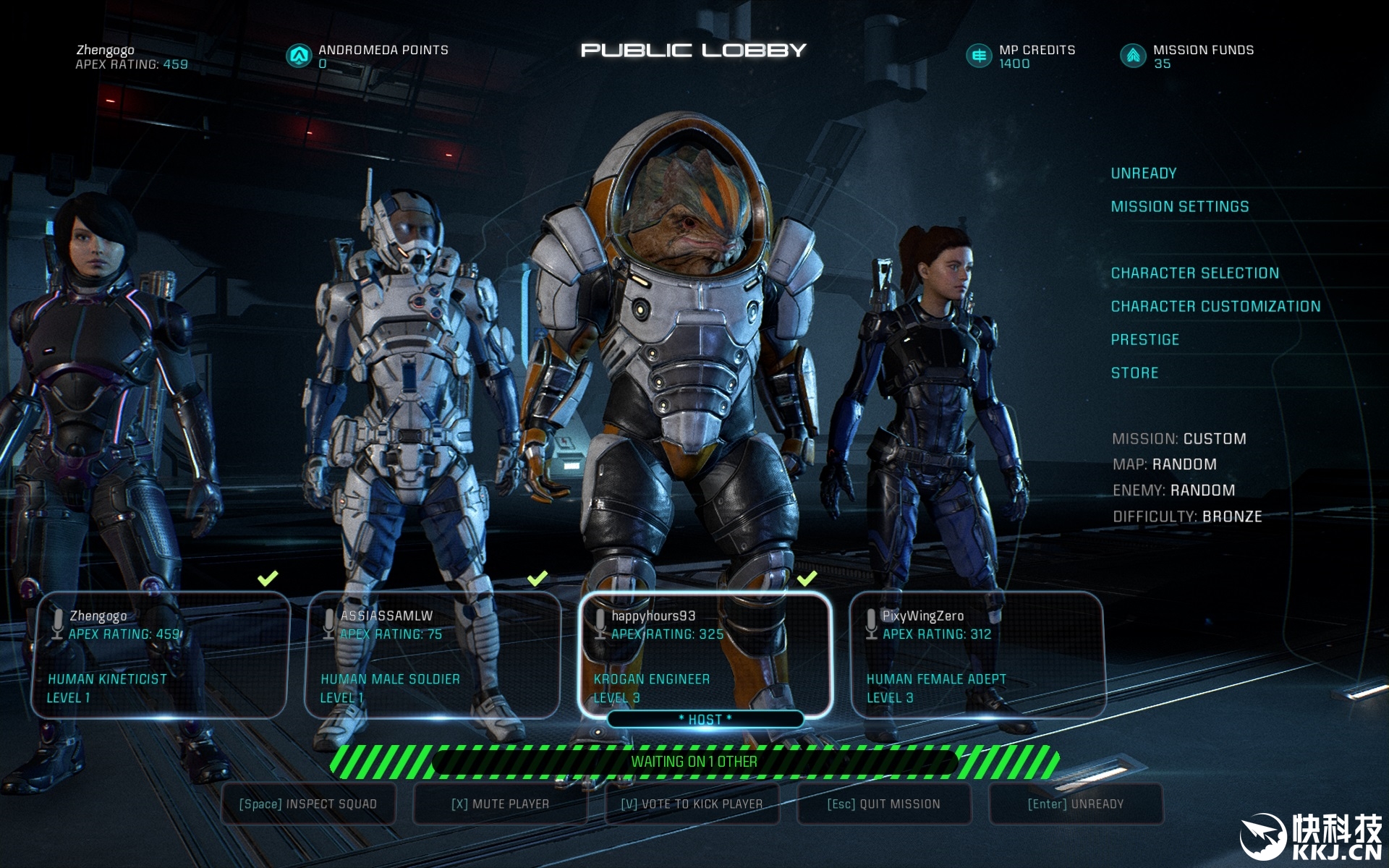1389x868 pixels.
Task: Select Unready in the lobby menu
Action: pos(1143,174)
